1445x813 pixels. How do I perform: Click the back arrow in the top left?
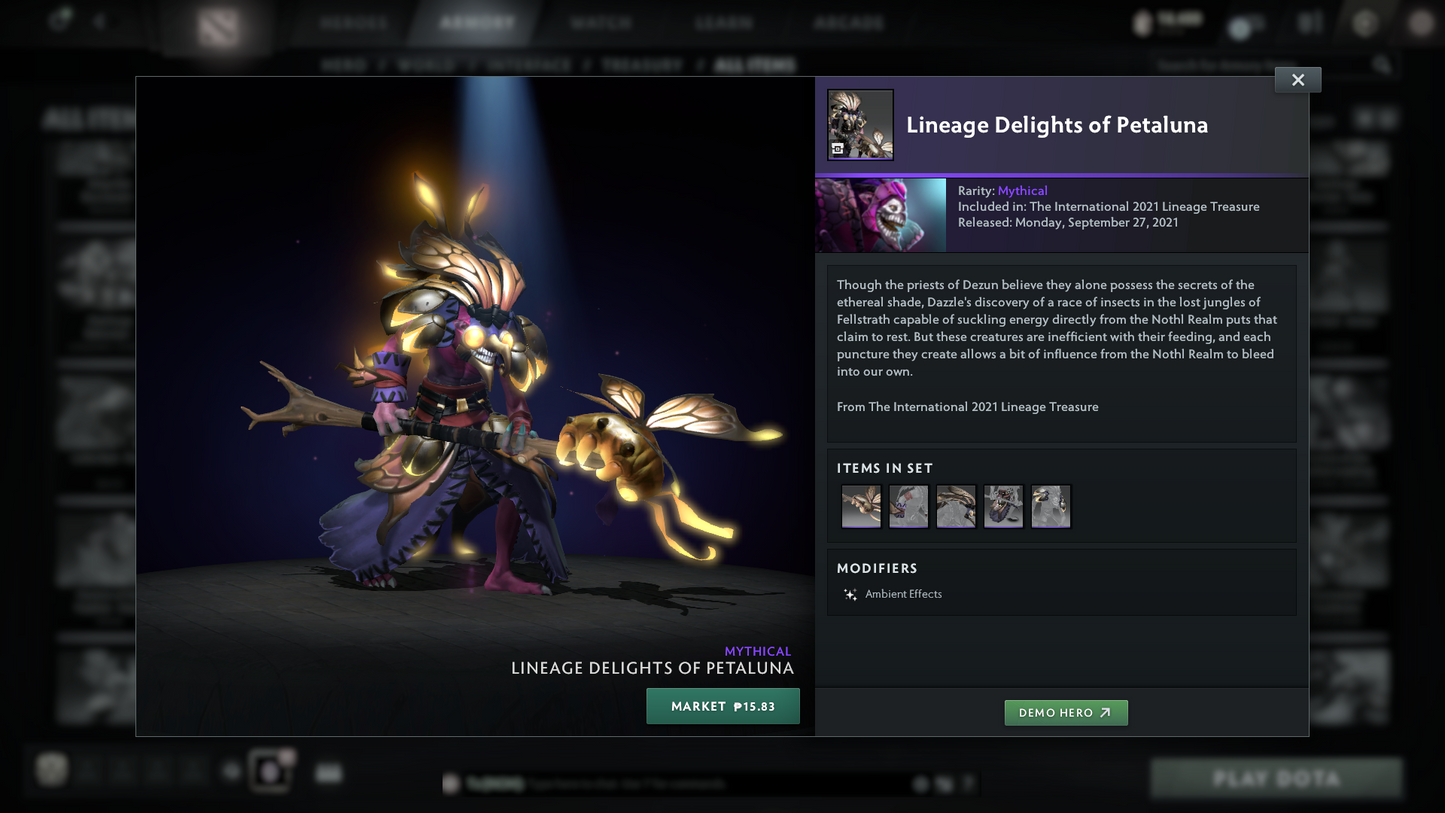click(97, 21)
